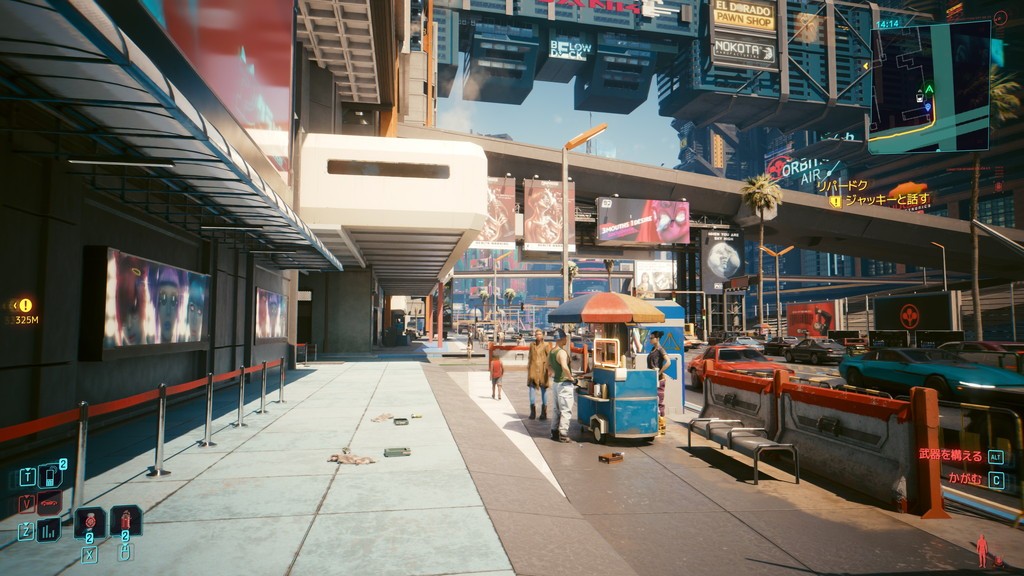Select the red grenade gadget slot
Image resolution: width=1024 pixels, height=576 pixels.
pyautogui.click(x=125, y=520)
